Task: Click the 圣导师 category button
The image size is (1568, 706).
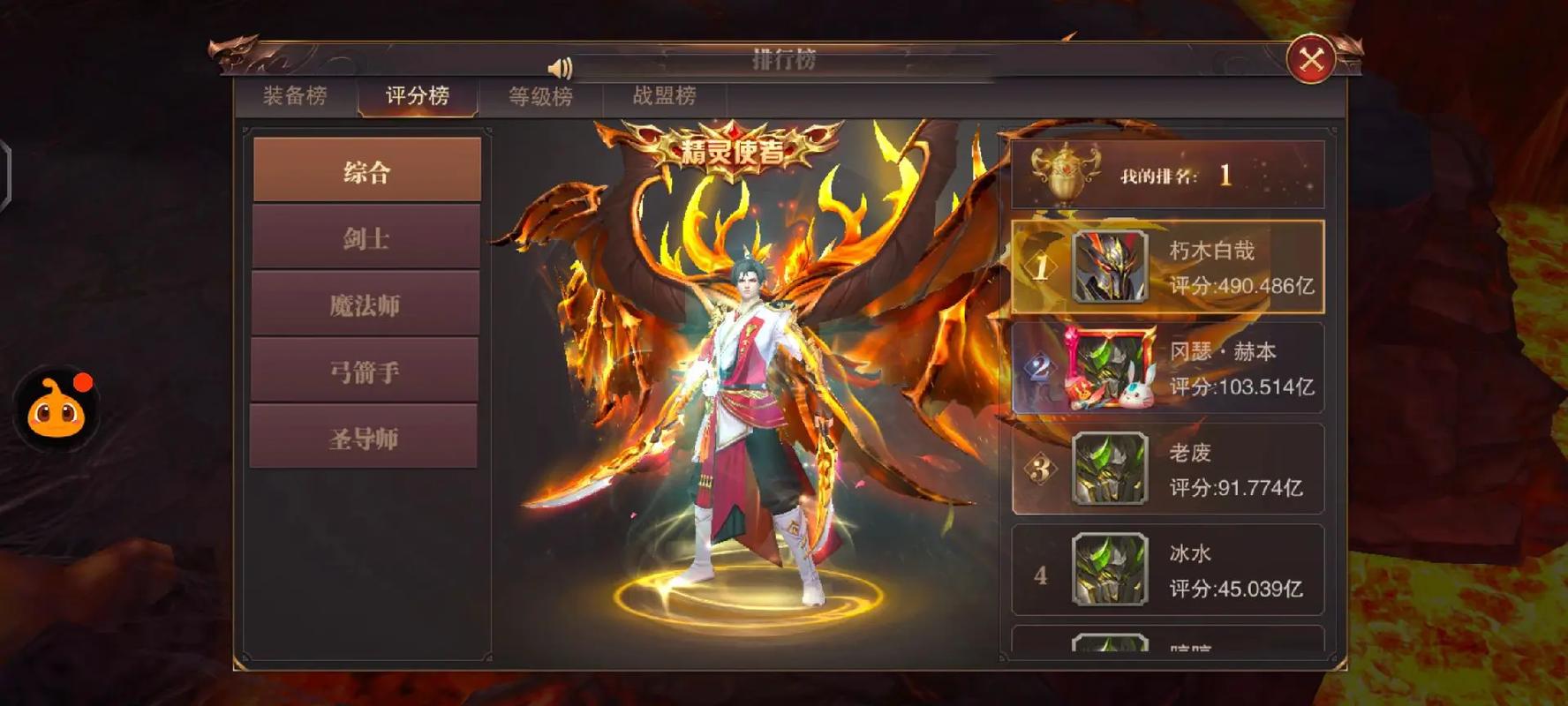Action: point(365,436)
